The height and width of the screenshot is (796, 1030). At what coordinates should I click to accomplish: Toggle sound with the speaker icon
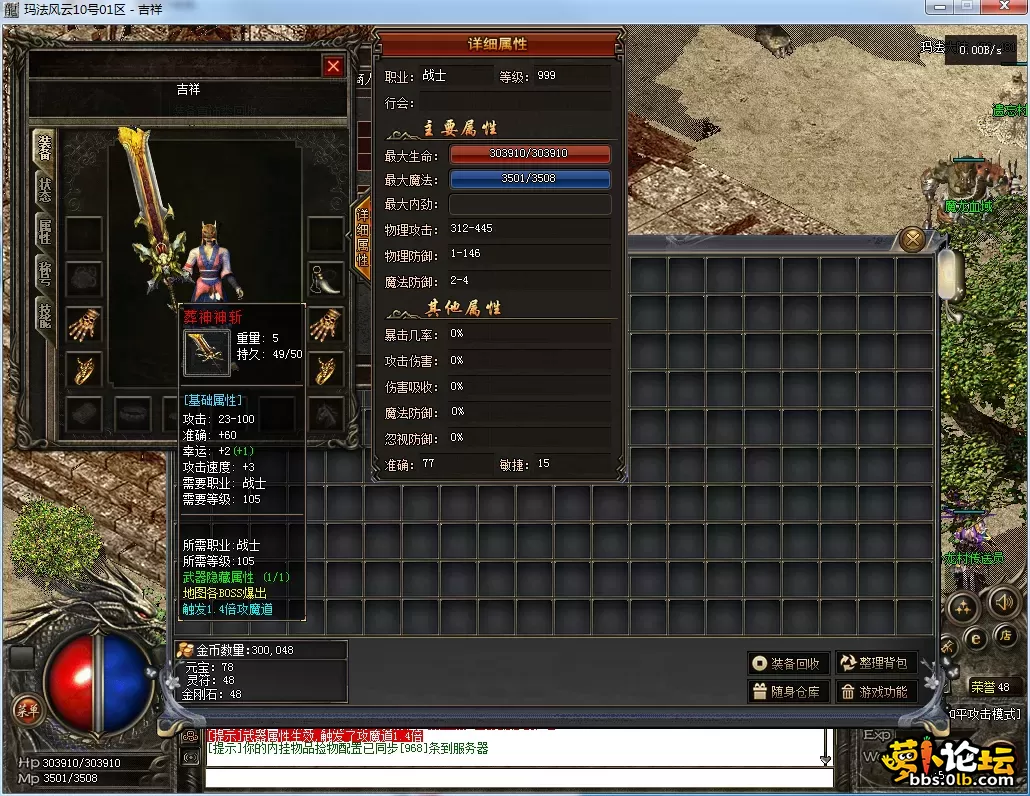[x=1003, y=603]
